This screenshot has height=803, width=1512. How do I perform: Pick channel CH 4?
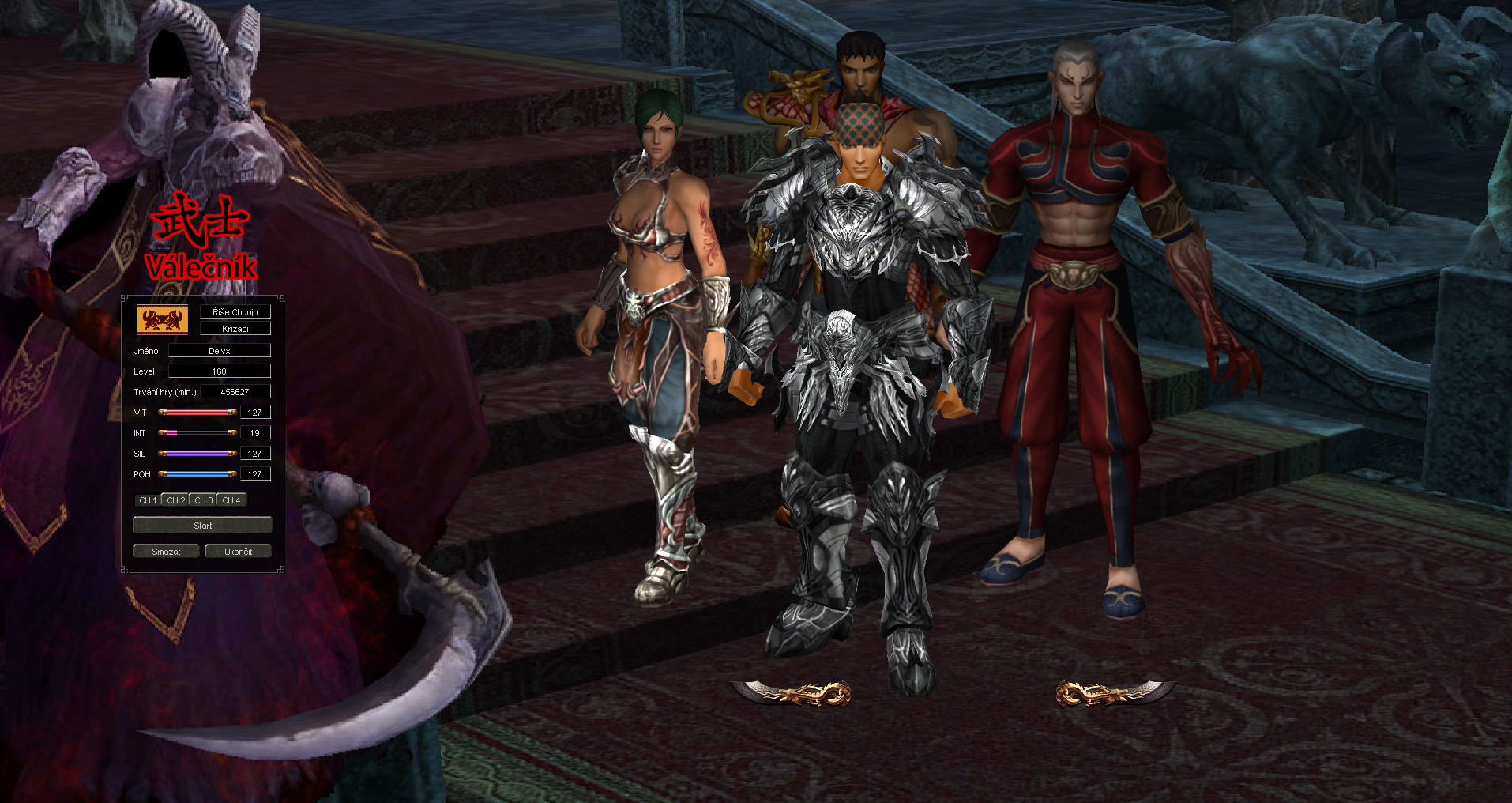(231, 500)
